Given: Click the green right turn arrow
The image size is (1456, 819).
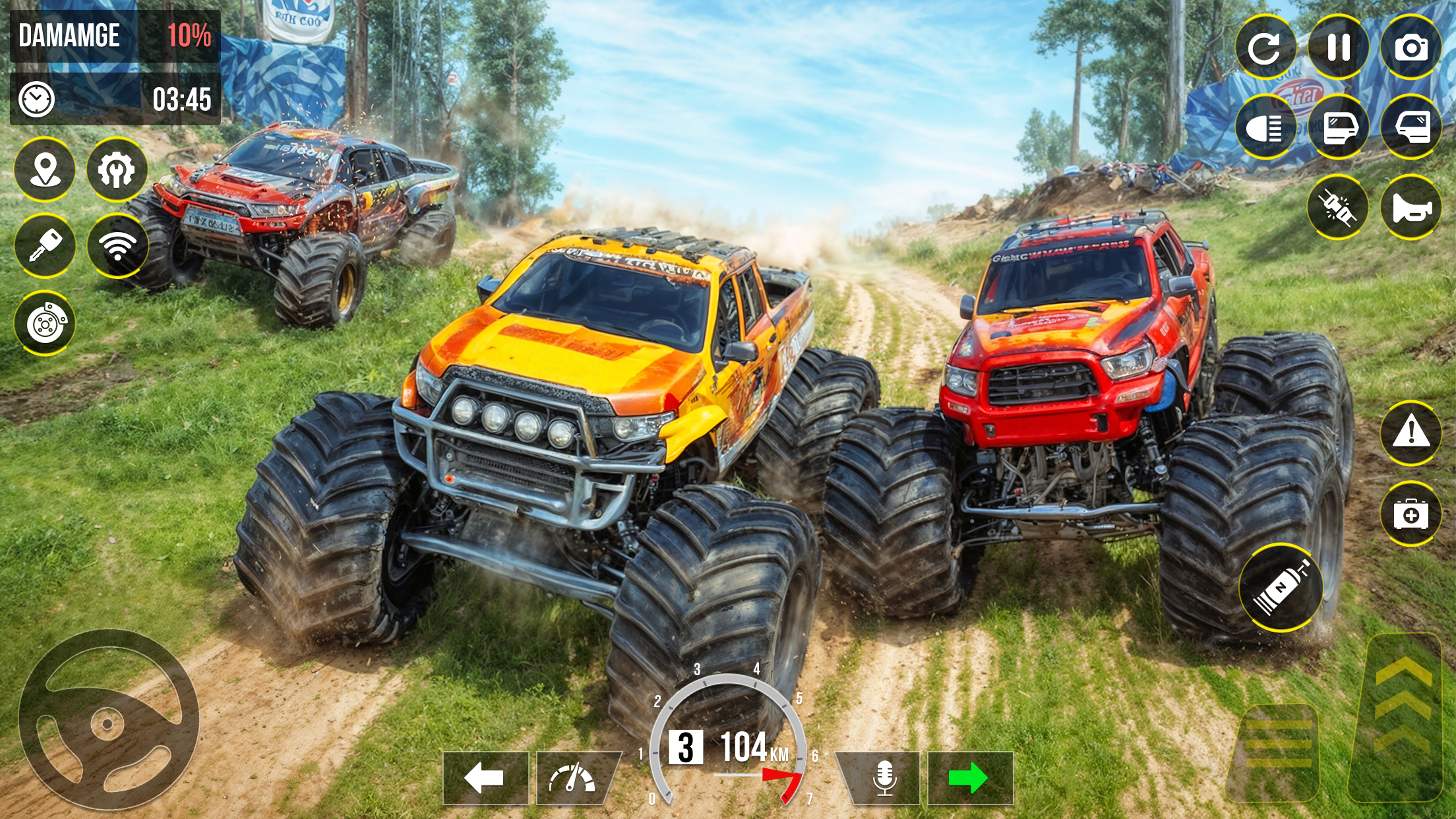Looking at the screenshot, I should pyautogui.click(x=969, y=778).
